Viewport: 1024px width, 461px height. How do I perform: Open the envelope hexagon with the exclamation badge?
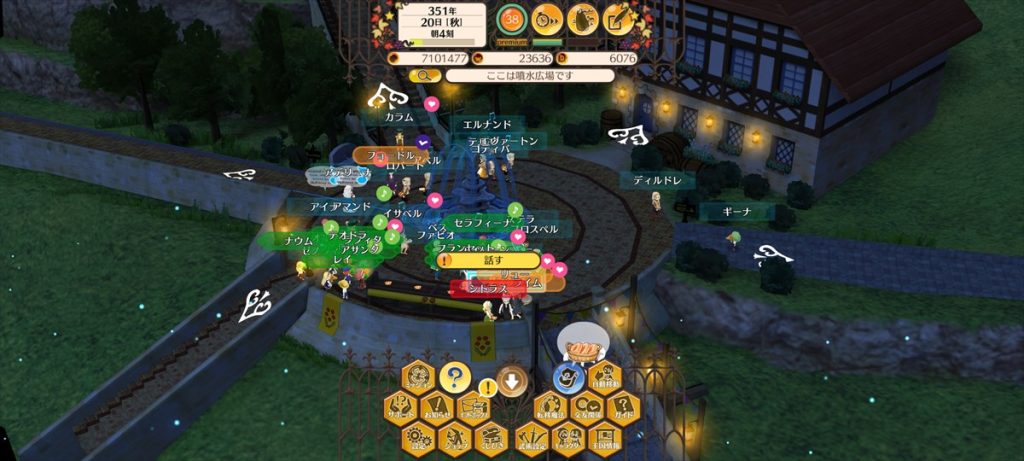pyautogui.click(x=471, y=407)
